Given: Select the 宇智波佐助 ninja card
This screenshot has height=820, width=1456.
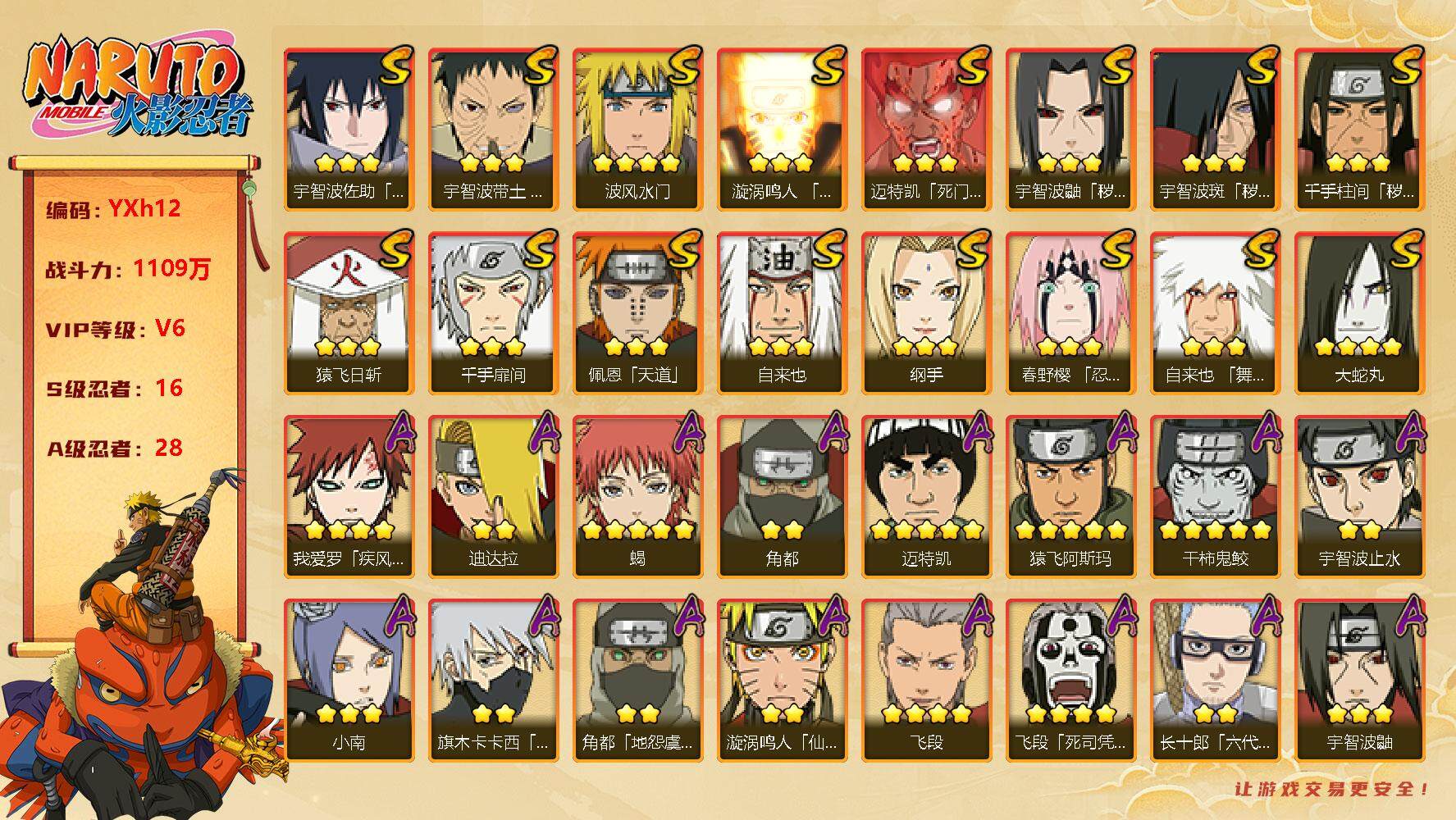Looking at the screenshot, I should pos(349,128).
